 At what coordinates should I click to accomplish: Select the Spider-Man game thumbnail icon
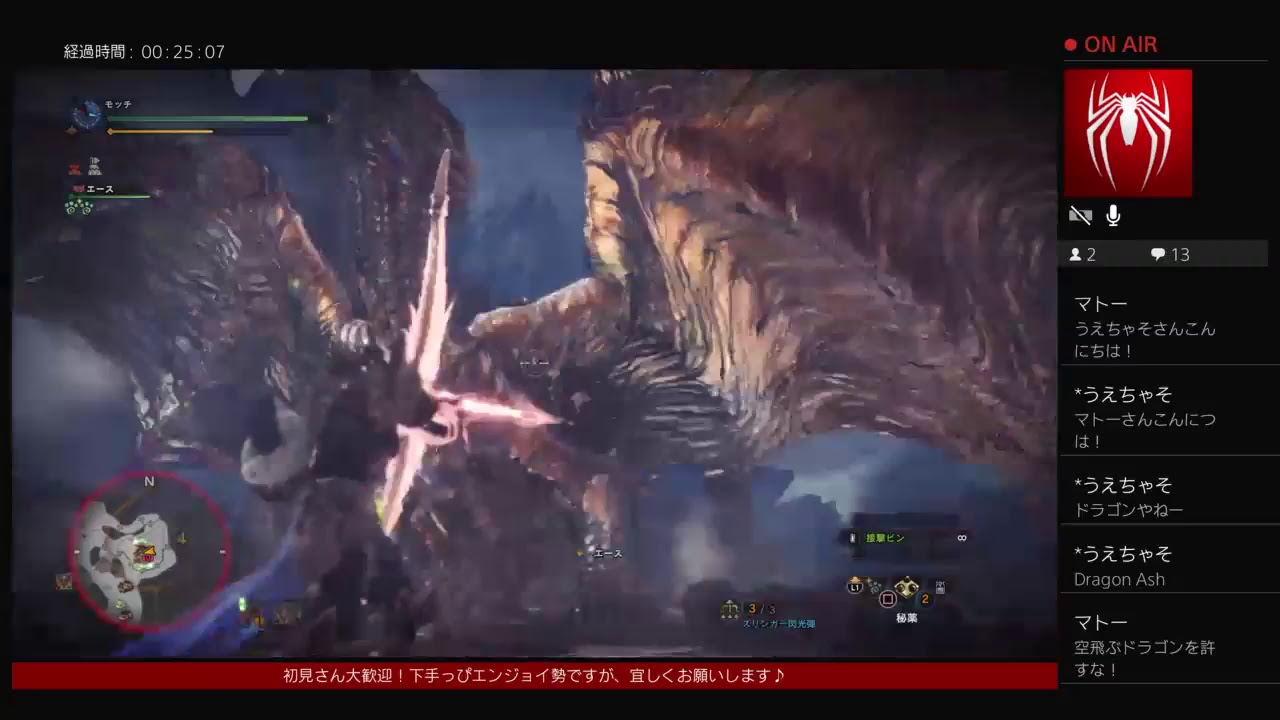pos(1128,132)
